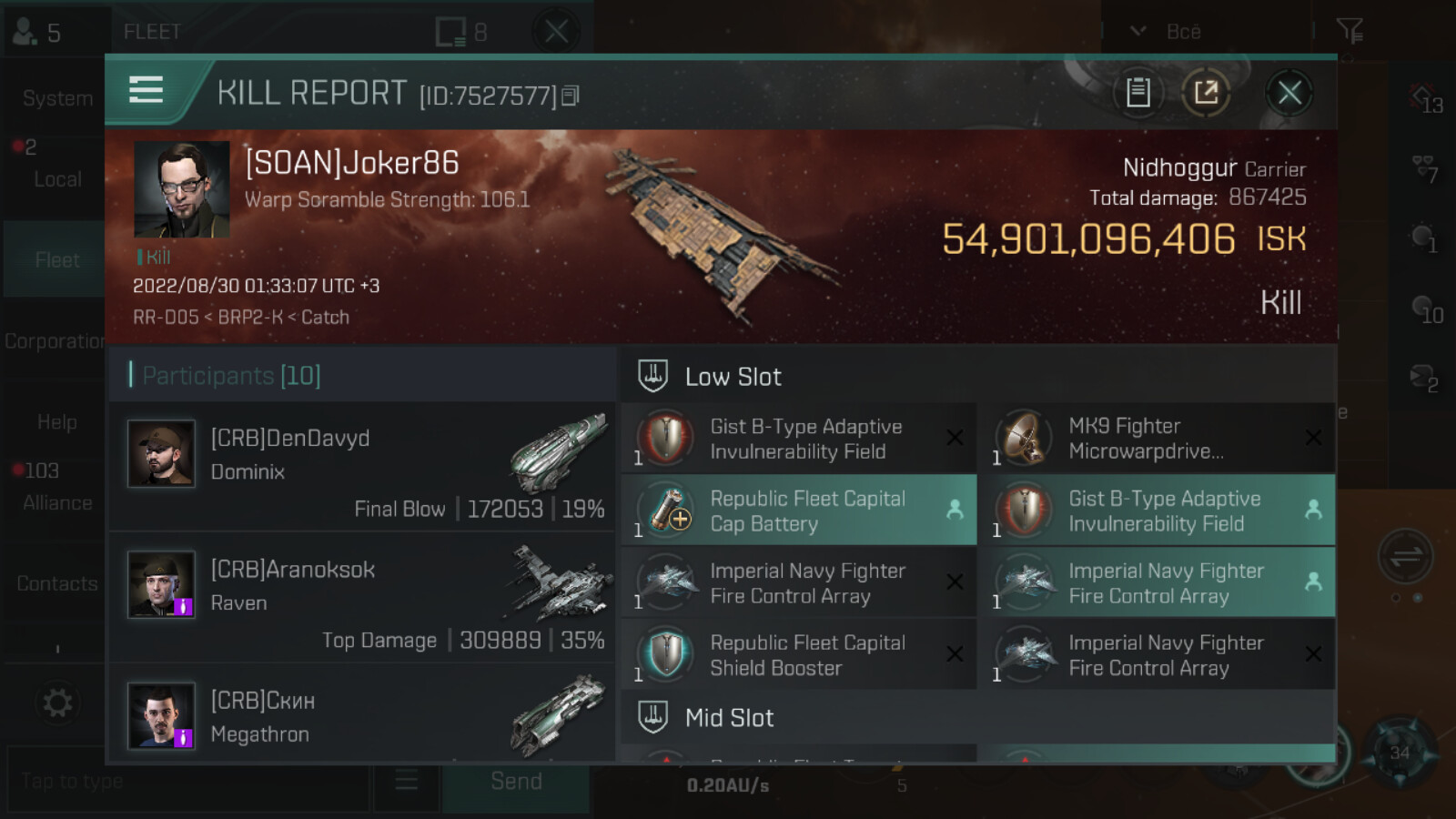
Task: Select MK9 Fighter Microwarpdrive module
Action: click(x=1157, y=439)
